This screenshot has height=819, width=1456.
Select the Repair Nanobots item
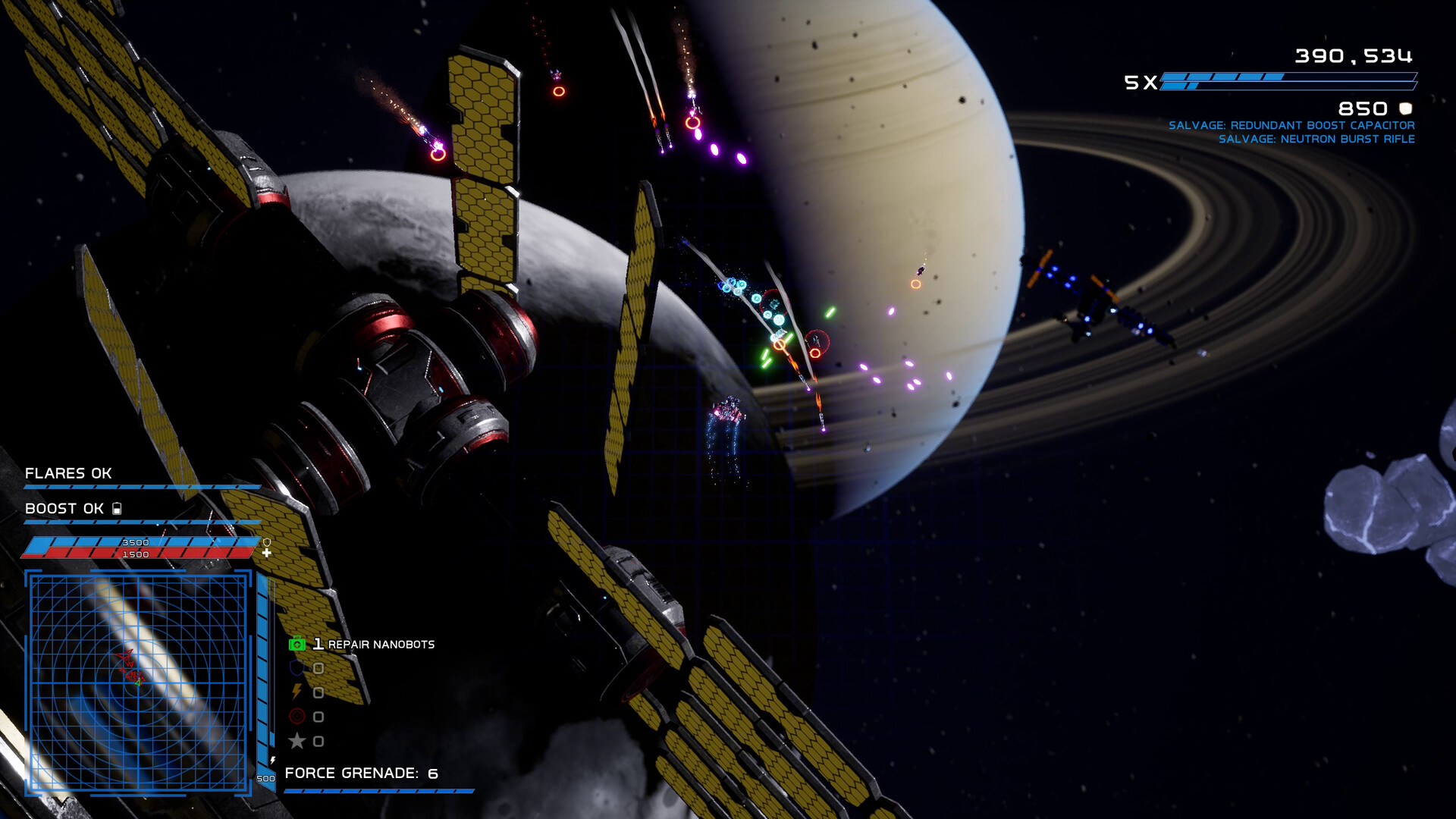point(362,644)
